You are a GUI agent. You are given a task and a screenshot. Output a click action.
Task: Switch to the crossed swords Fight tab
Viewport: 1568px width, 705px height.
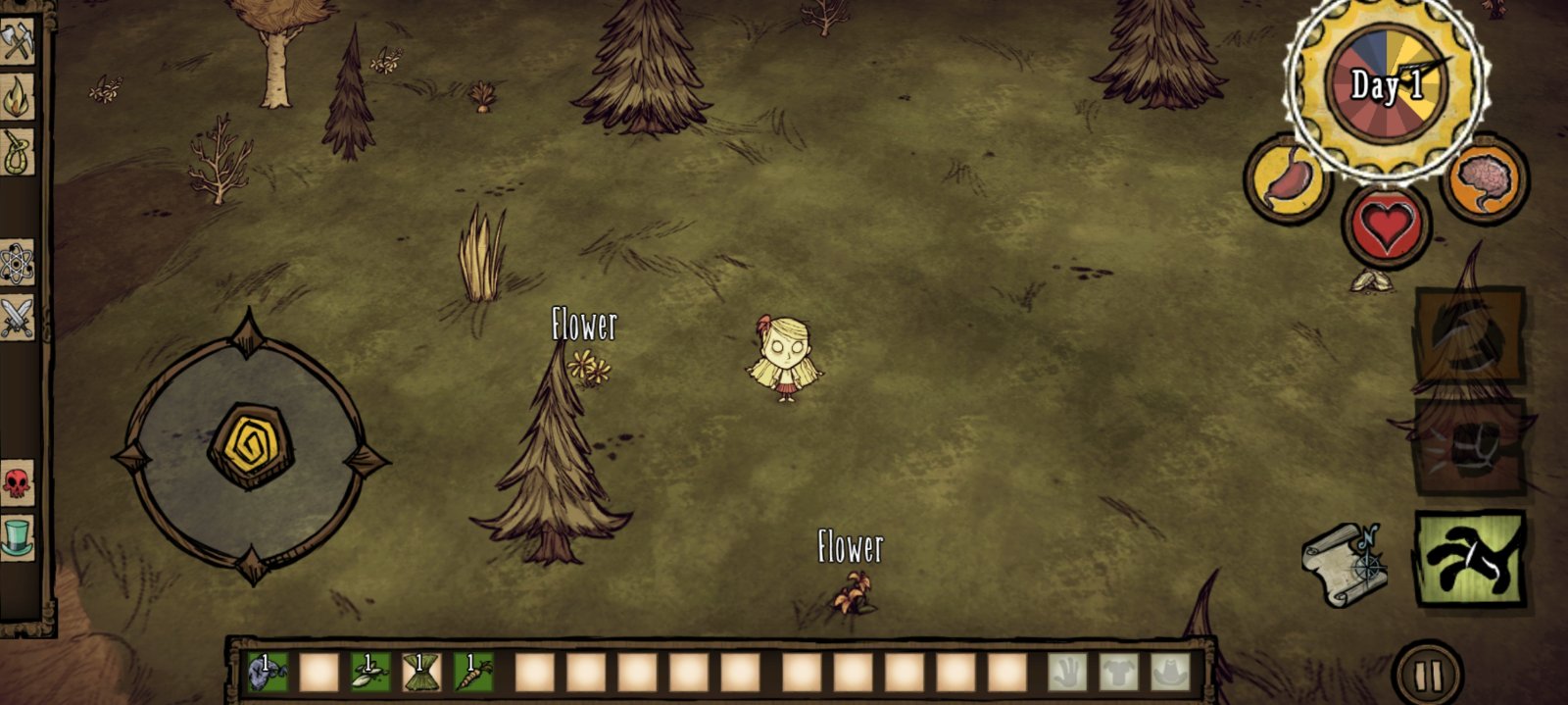pos(17,318)
